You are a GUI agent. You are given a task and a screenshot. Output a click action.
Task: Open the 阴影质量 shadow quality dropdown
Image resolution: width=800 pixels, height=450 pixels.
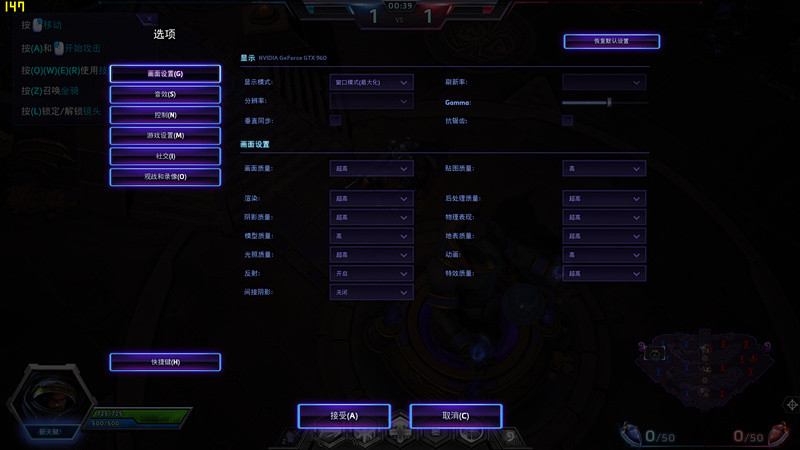371,217
